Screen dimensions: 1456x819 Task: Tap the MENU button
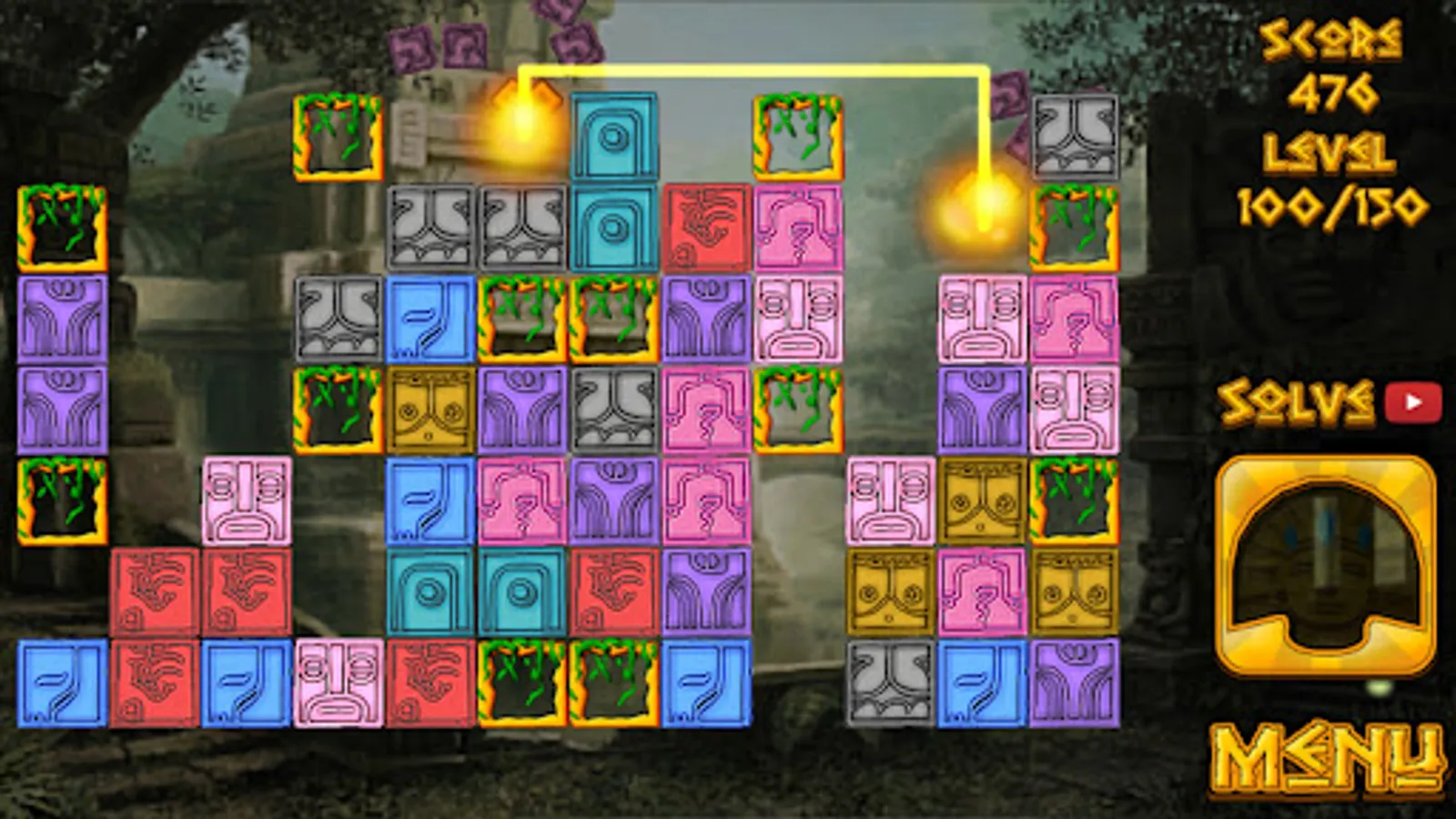1328,757
